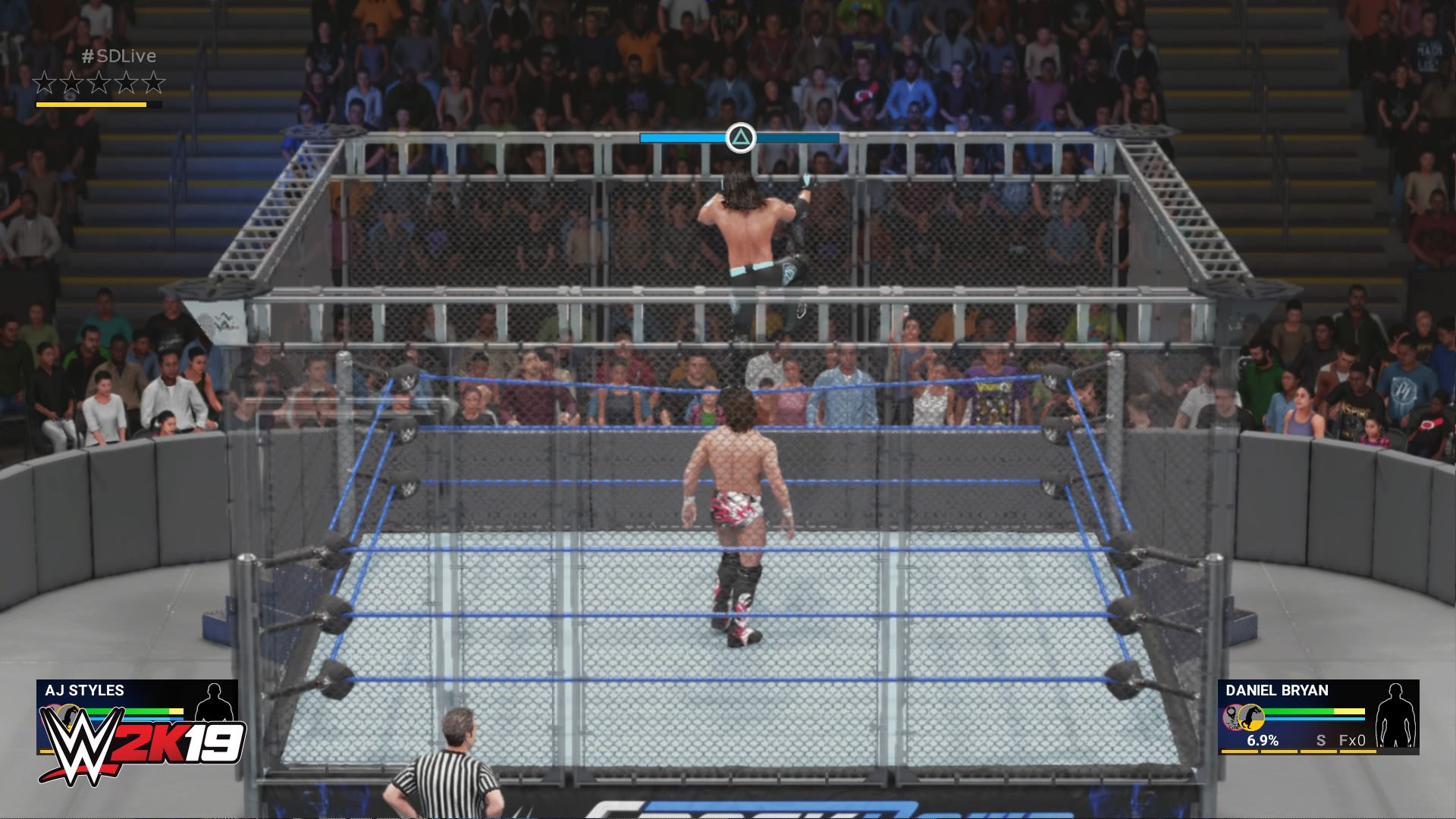Screen dimensions: 1456x819
Task: Click the 6.9% damage percentage readout
Action: (1263, 739)
